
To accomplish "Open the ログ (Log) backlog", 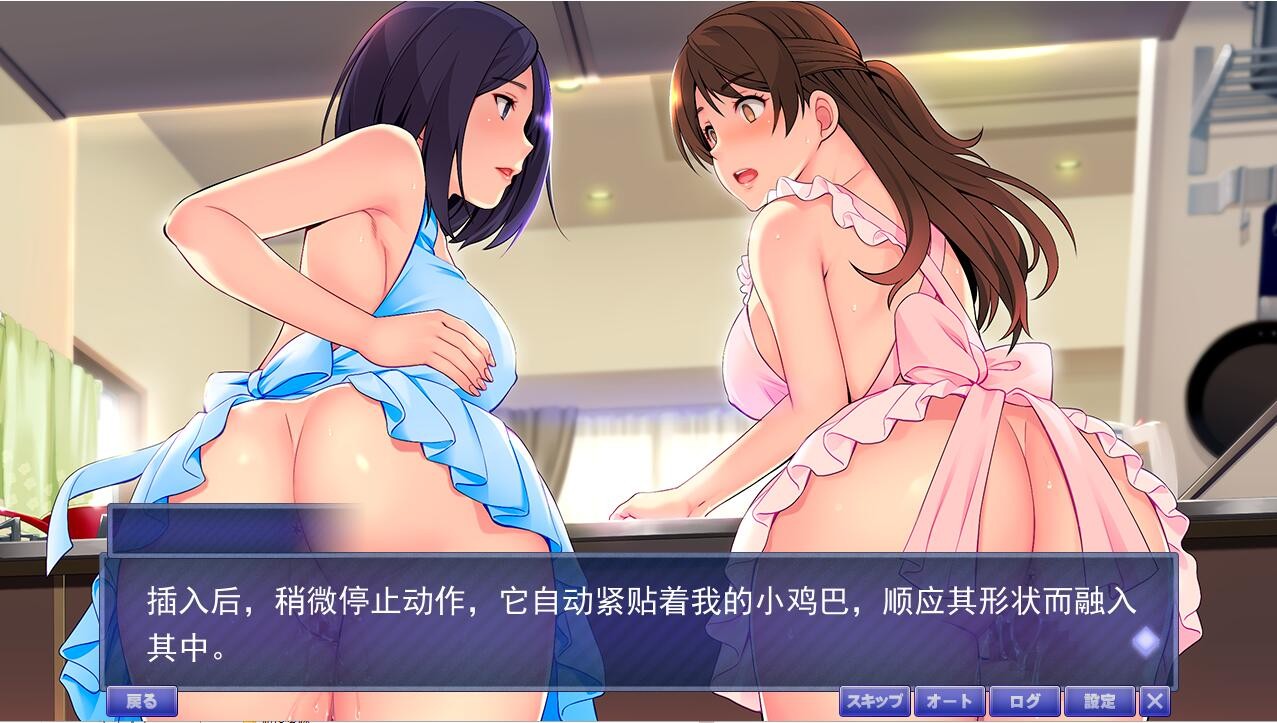I will click(1025, 701).
